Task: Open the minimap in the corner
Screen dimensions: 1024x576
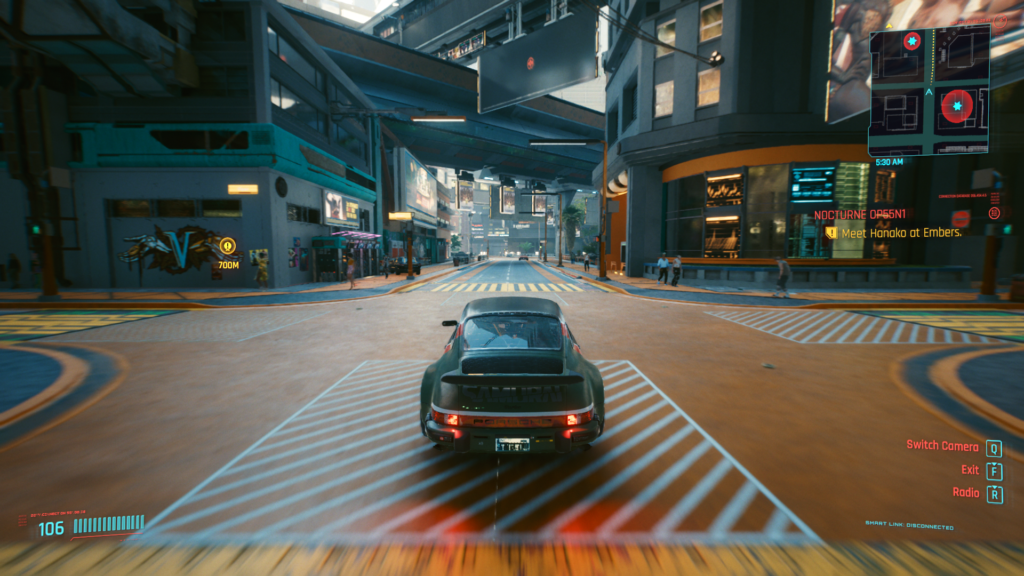Action: 929,90
